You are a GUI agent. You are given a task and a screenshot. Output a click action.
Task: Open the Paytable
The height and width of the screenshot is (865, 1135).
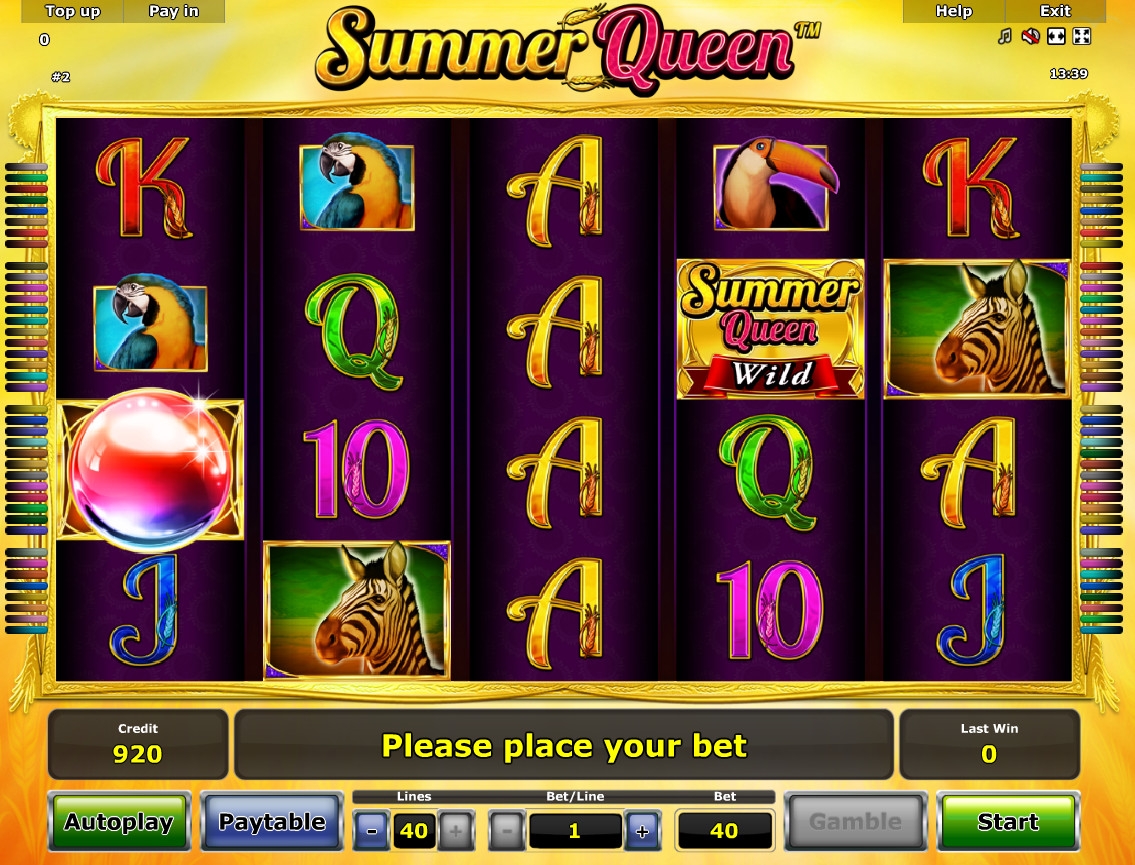tap(272, 822)
